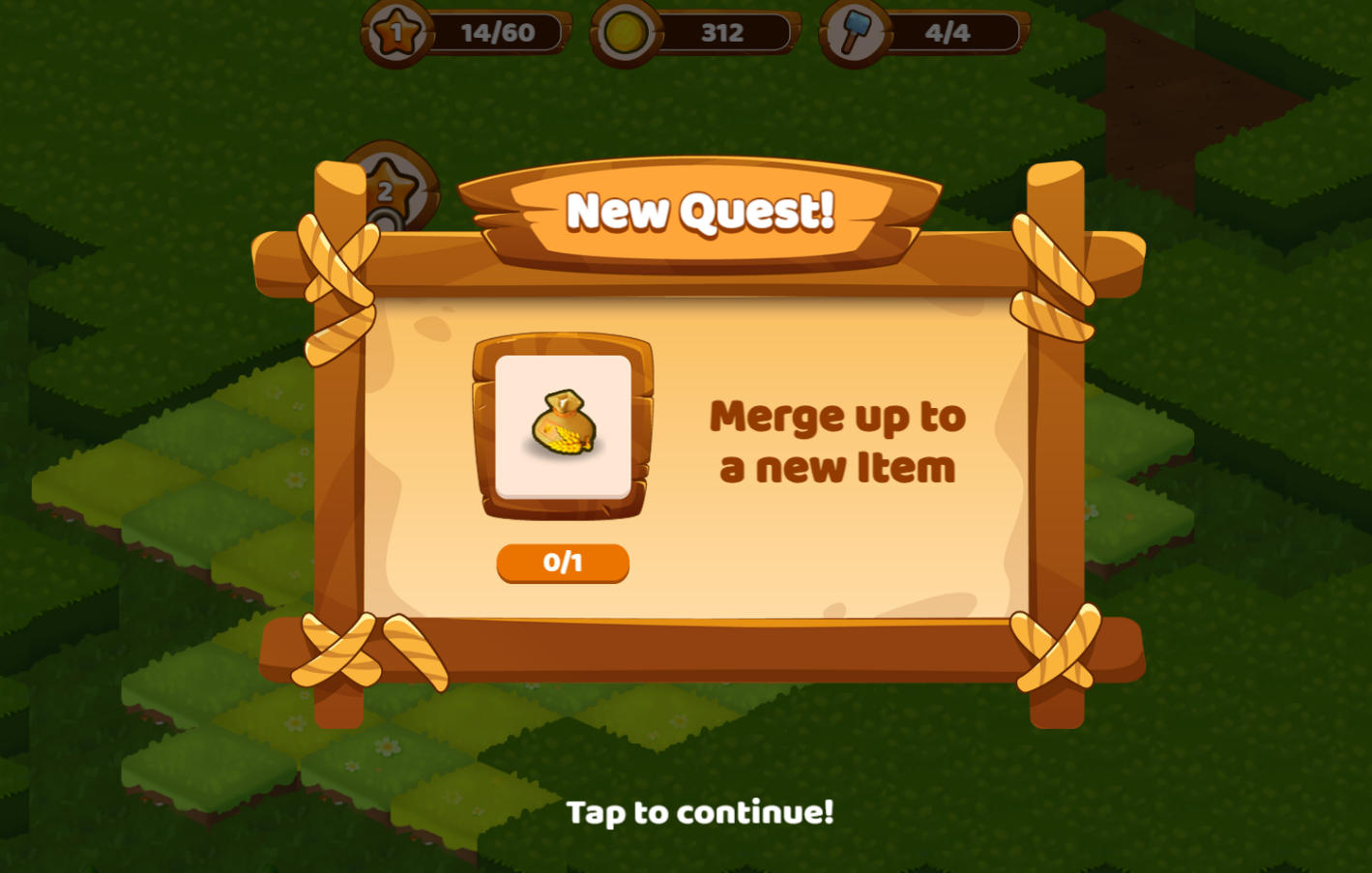The height and width of the screenshot is (873, 1372).
Task: Select the gold coin currency icon
Action: [627, 32]
